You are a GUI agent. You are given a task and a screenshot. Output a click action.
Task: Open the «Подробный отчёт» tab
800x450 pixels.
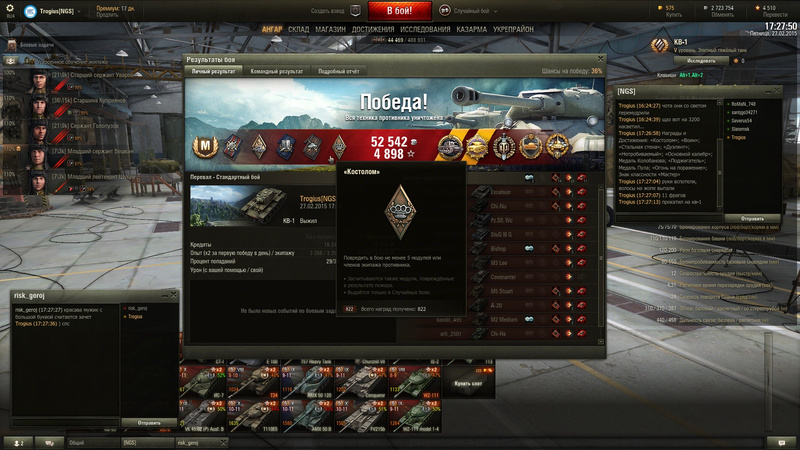point(340,72)
